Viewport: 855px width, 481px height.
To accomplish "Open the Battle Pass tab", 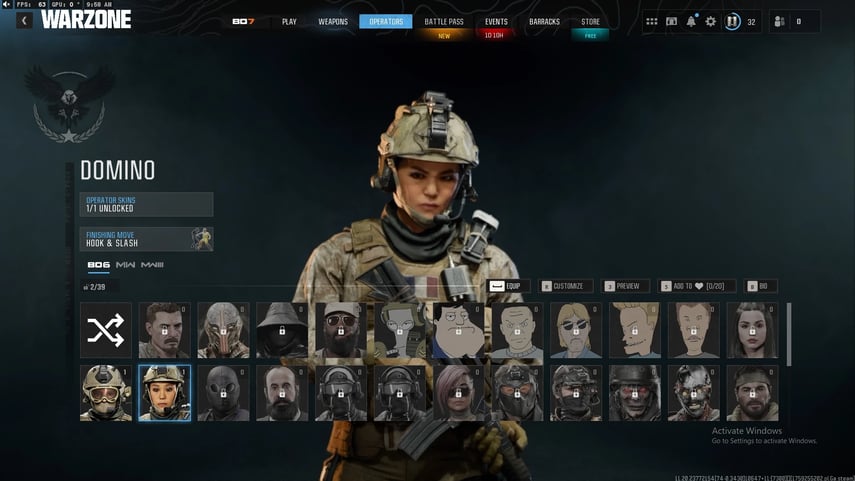I will (443, 21).
